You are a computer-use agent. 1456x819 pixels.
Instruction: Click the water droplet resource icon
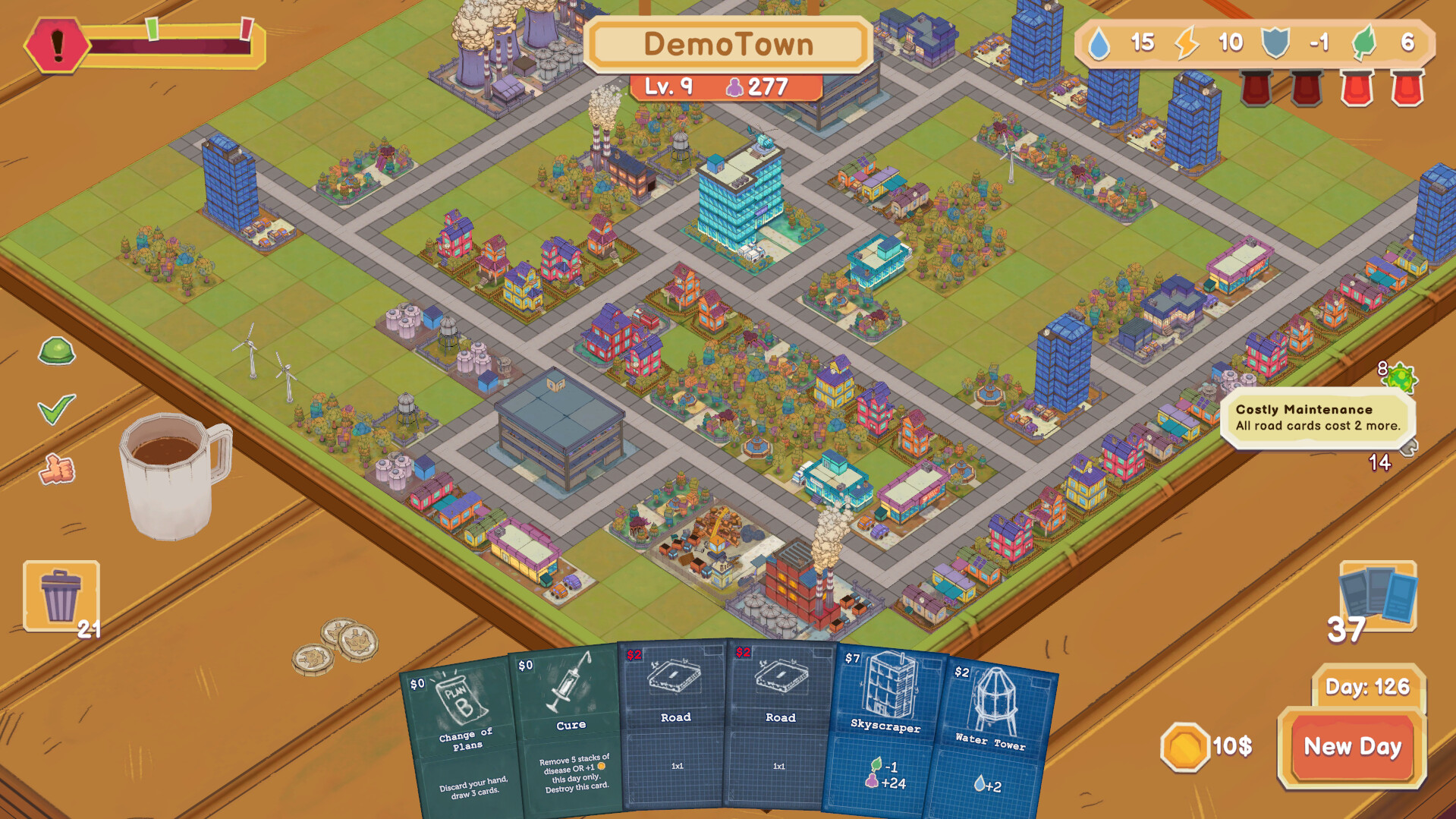1099,43
